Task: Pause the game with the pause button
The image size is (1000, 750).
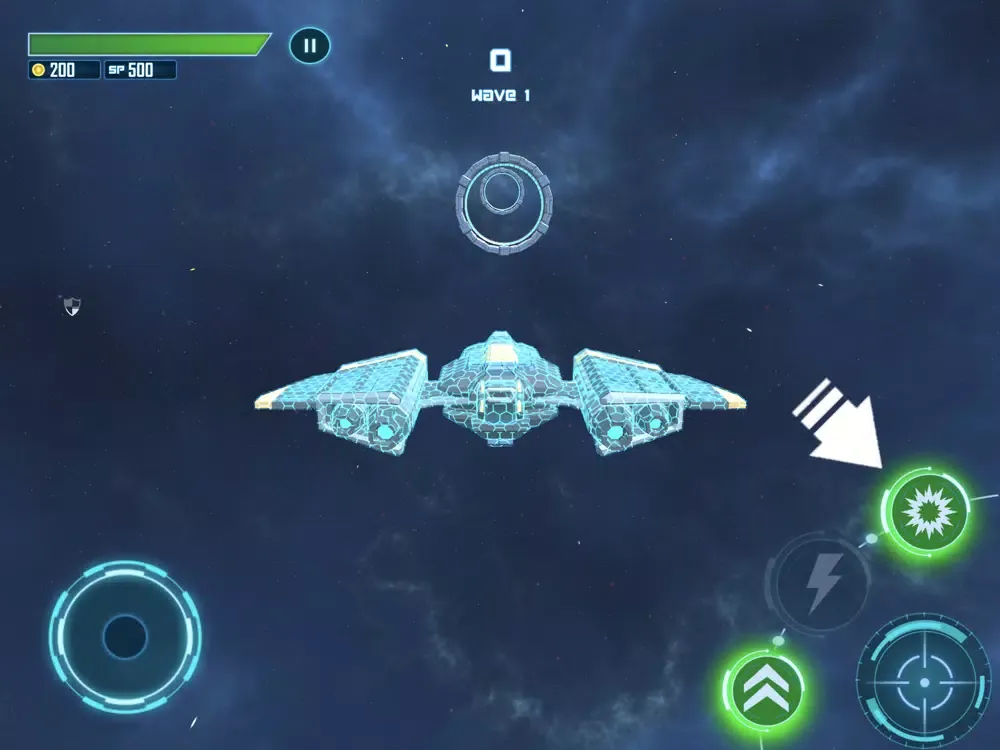Action: click(310, 45)
